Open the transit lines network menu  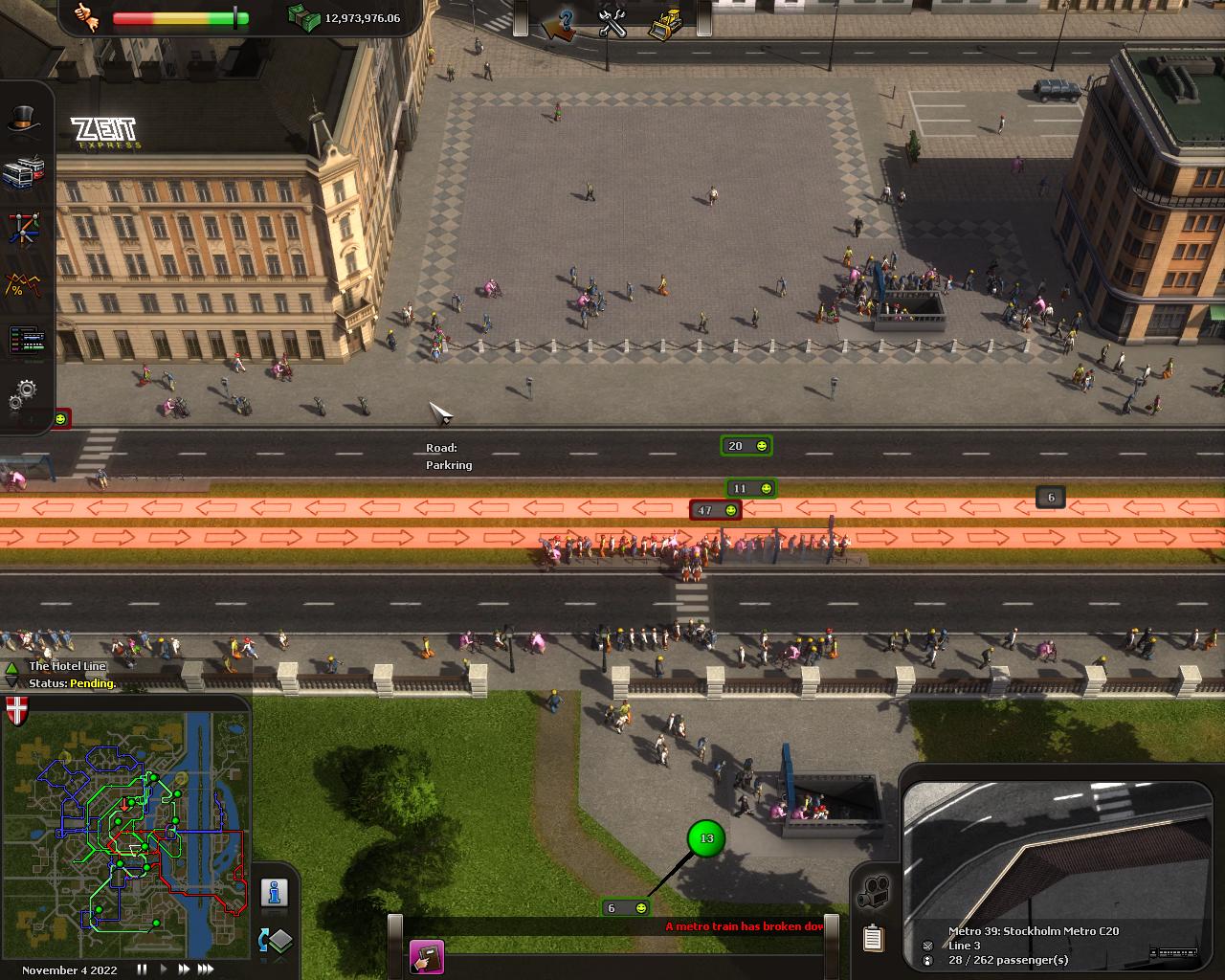click(25, 228)
